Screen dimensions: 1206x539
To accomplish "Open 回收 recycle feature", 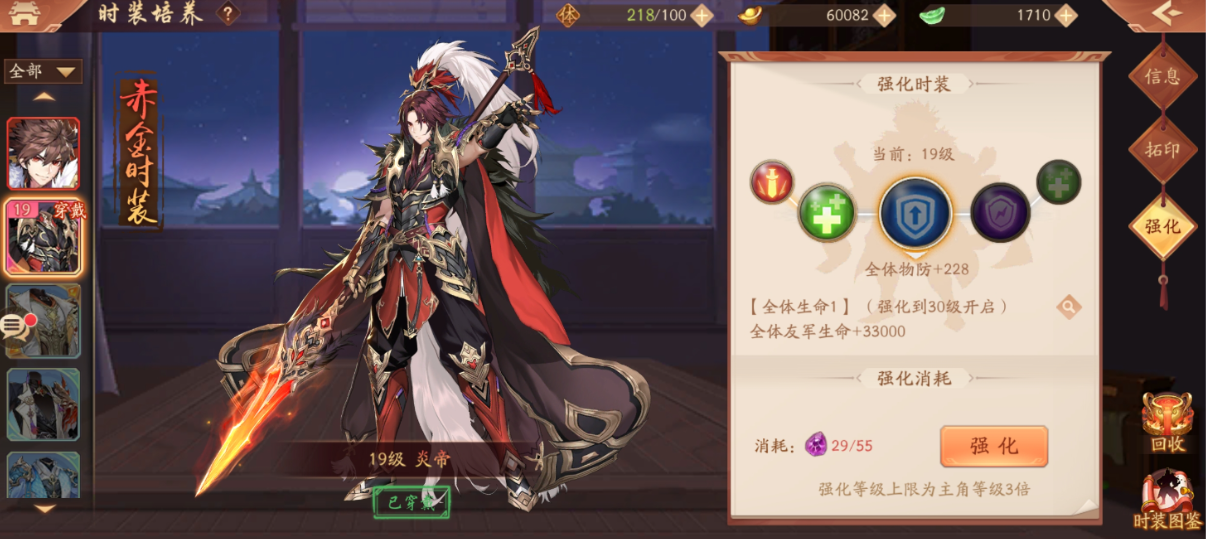I will click(1167, 422).
